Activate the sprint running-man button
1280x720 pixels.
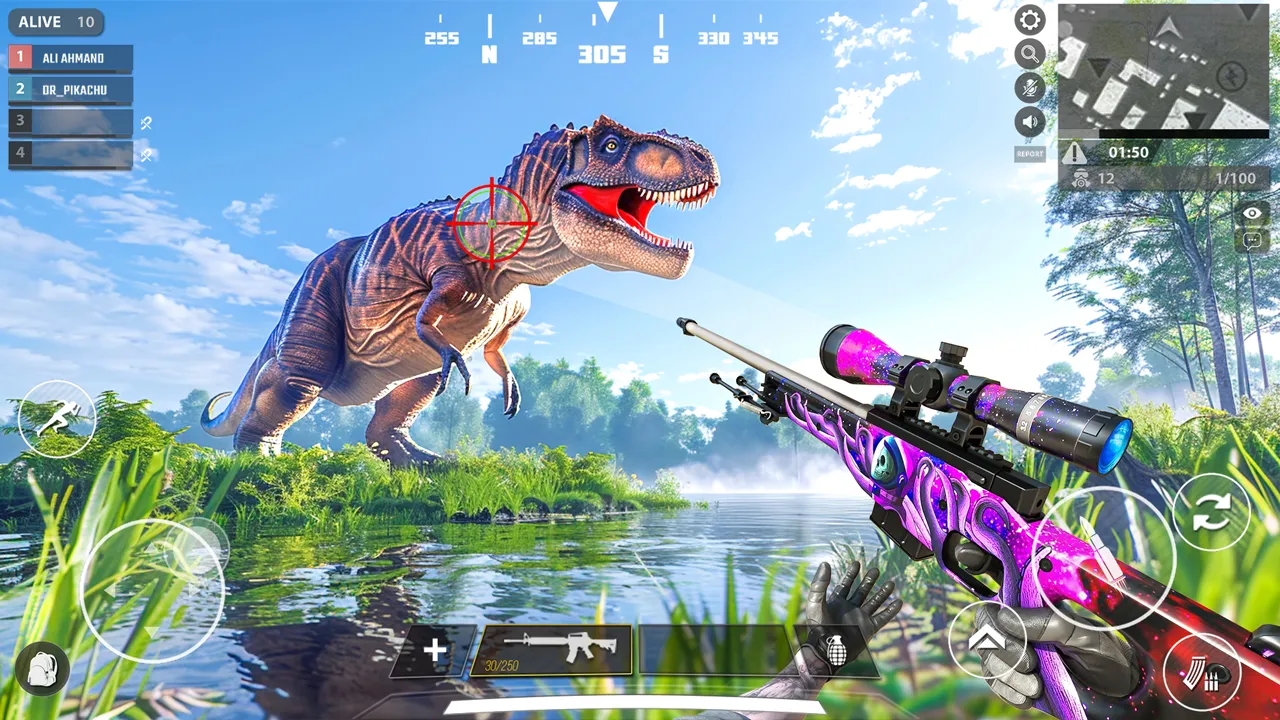57,419
